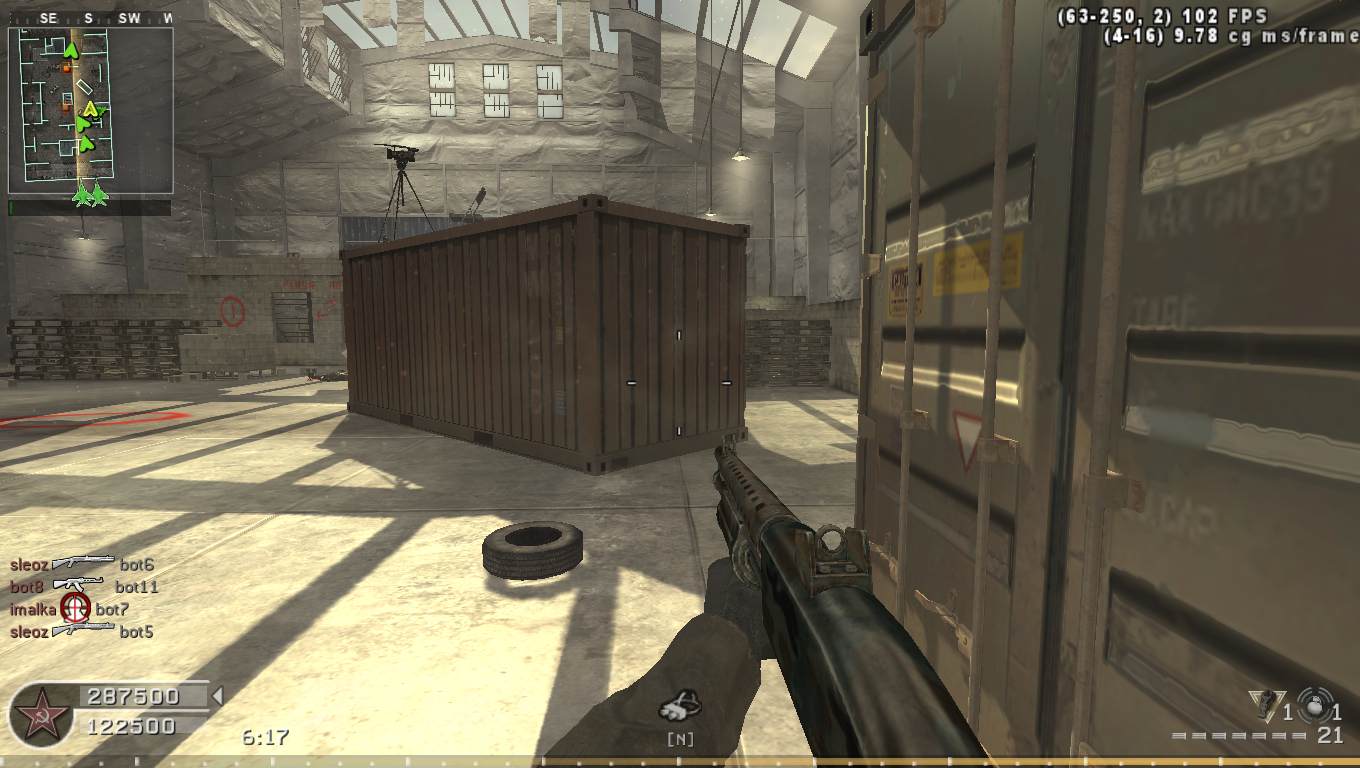Select the yellow arrow player marker on minimap
The image size is (1360, 768).
click(x=90, y=109)
